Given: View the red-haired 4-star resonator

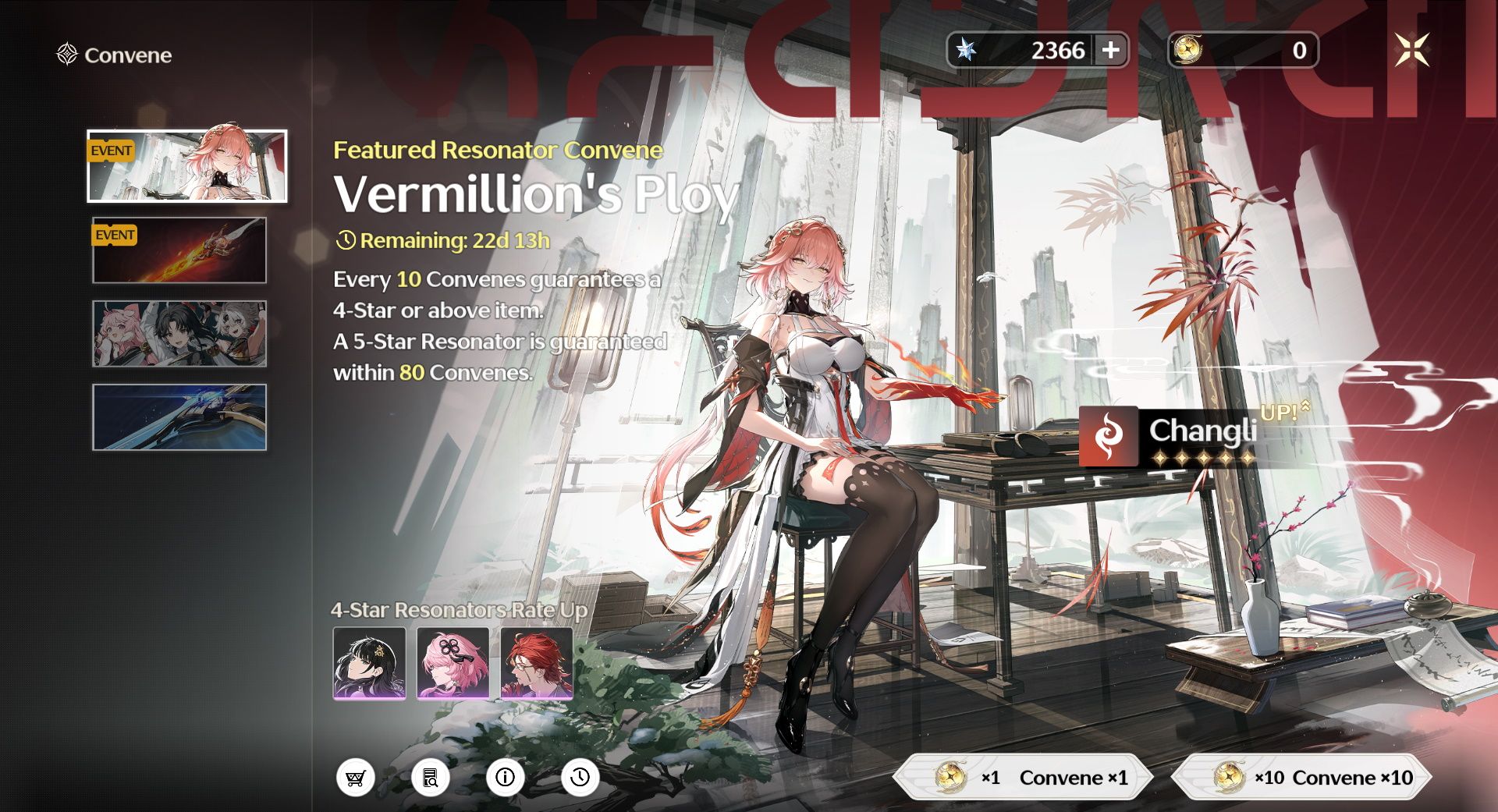Looking at the screenshot, I should 537,663.
